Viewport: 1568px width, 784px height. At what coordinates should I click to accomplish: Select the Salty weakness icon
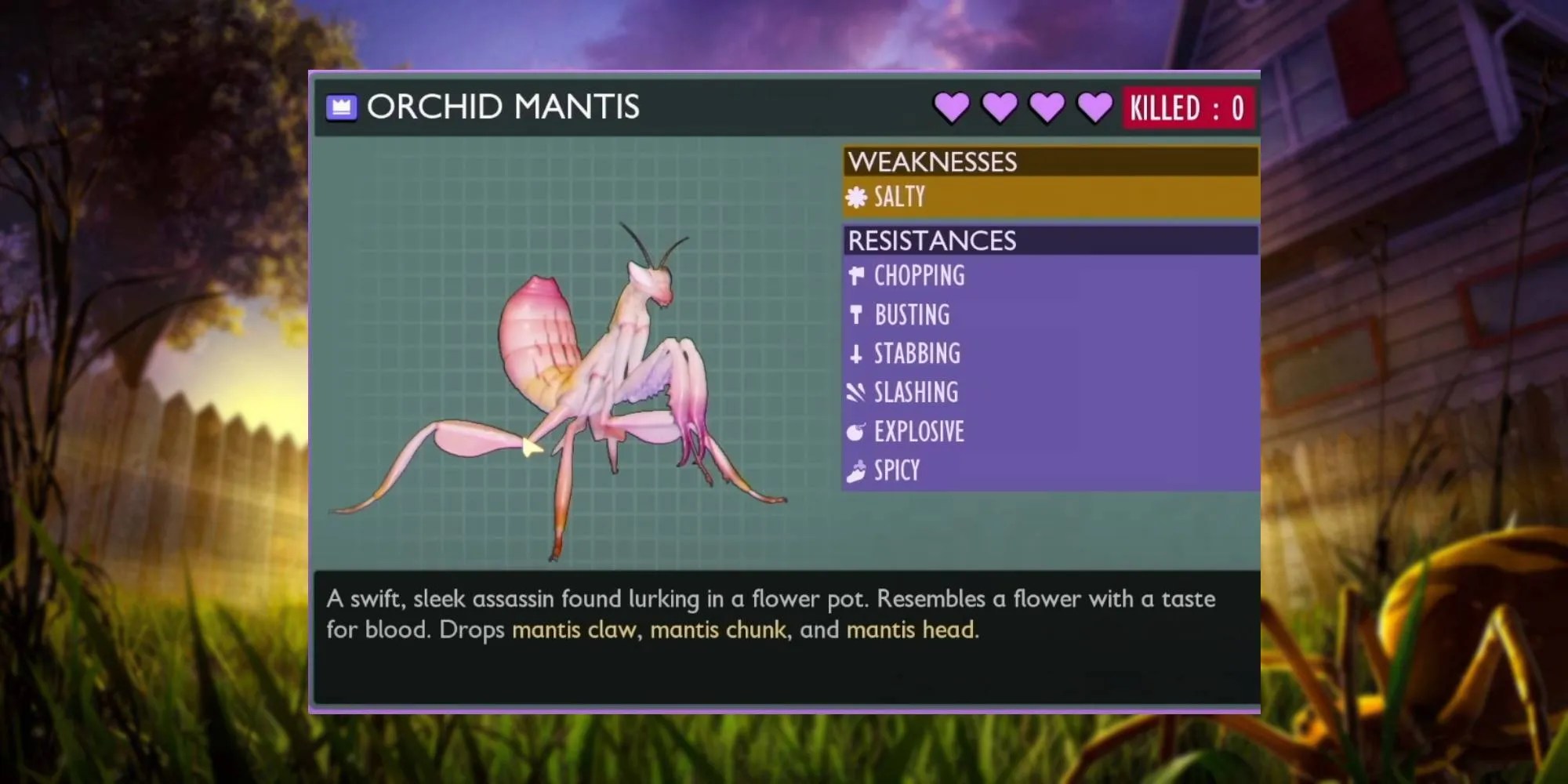857,196
